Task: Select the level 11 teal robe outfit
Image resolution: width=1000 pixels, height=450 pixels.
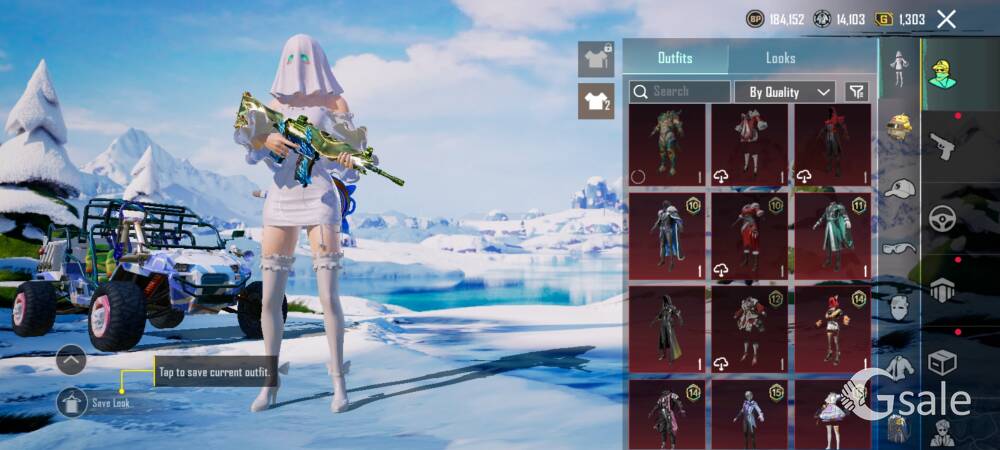Action: tap(832, 236)
